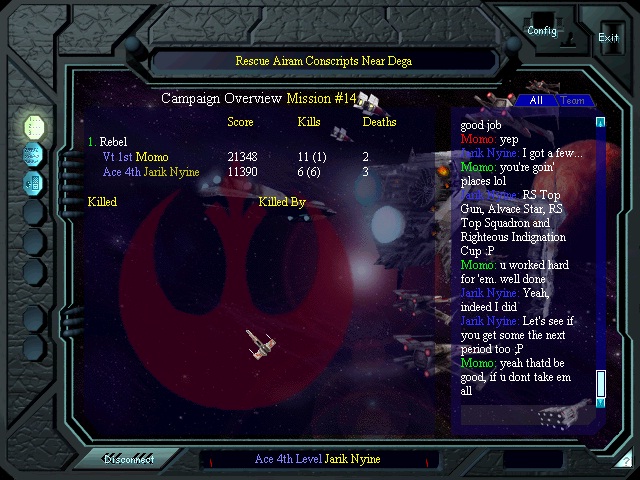
Task: Open the grid-panel sidebar icon
Action: [34, 183]
